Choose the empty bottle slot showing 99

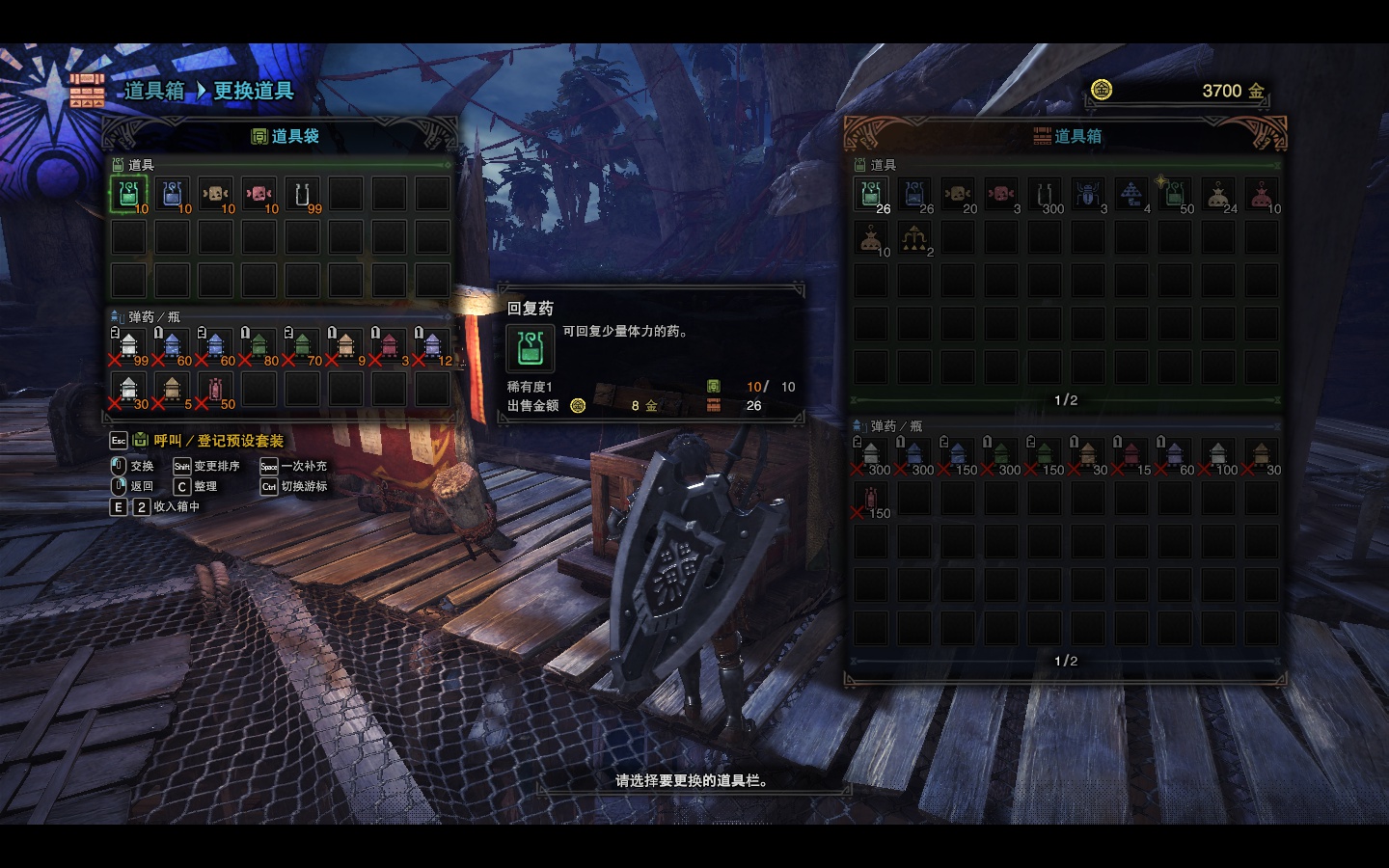coord(302,195)
